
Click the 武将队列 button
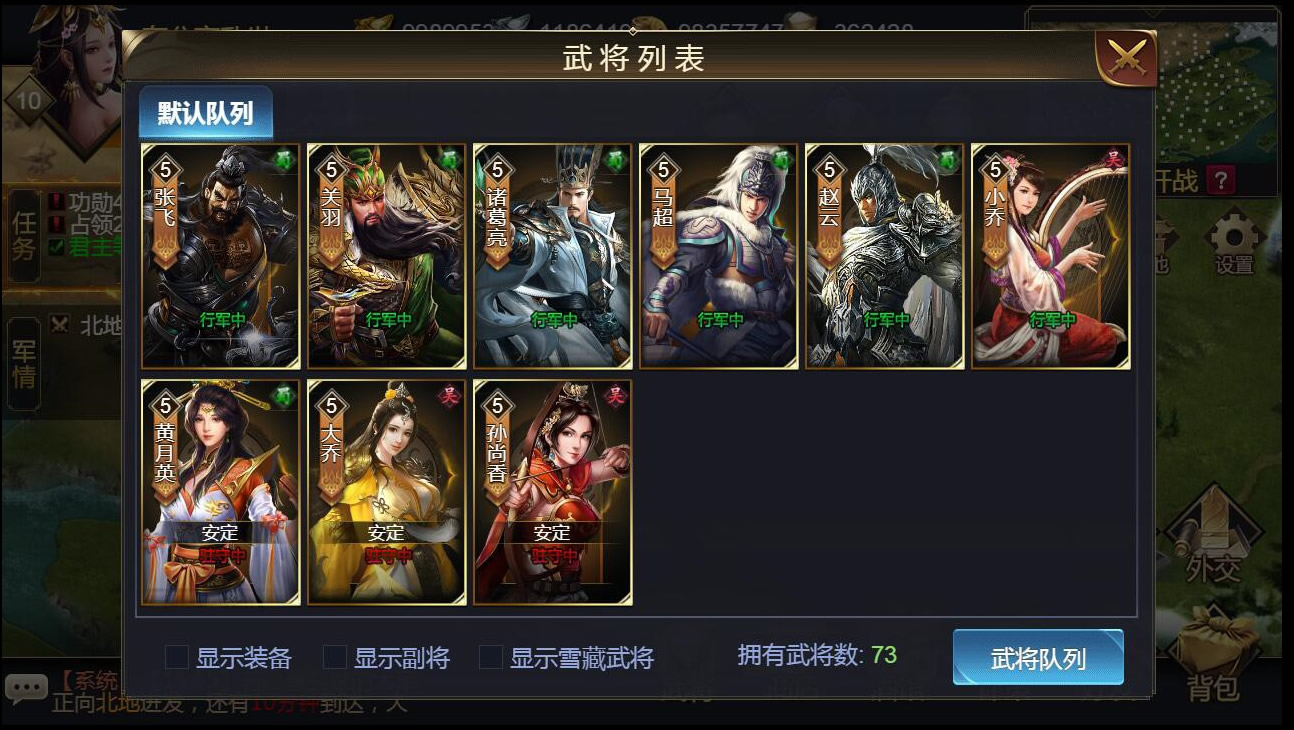tap(1037, 658)
